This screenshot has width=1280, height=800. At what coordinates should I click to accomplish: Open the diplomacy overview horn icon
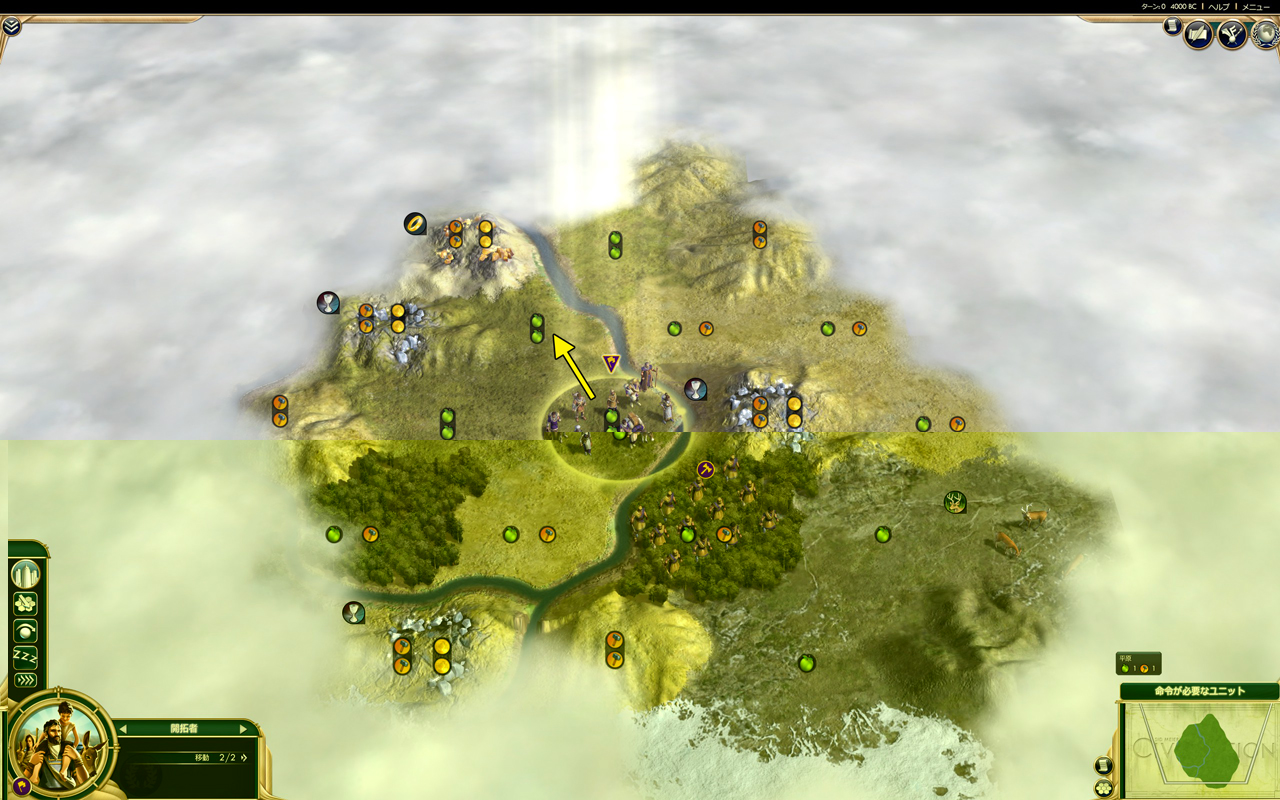[1231, 35]
